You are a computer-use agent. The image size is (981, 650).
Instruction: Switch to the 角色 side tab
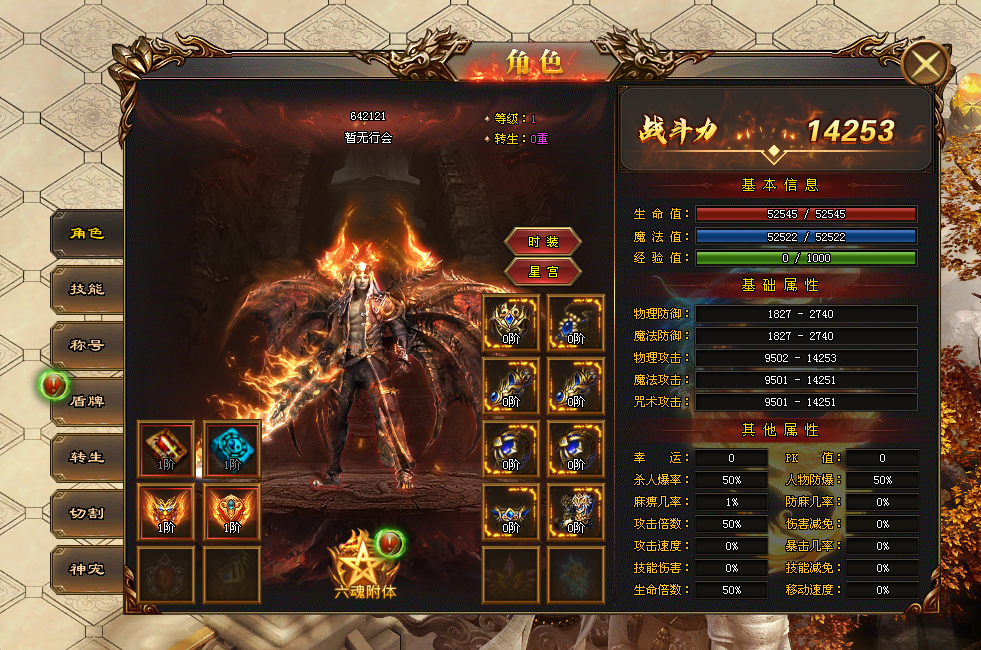pos(87,234)
